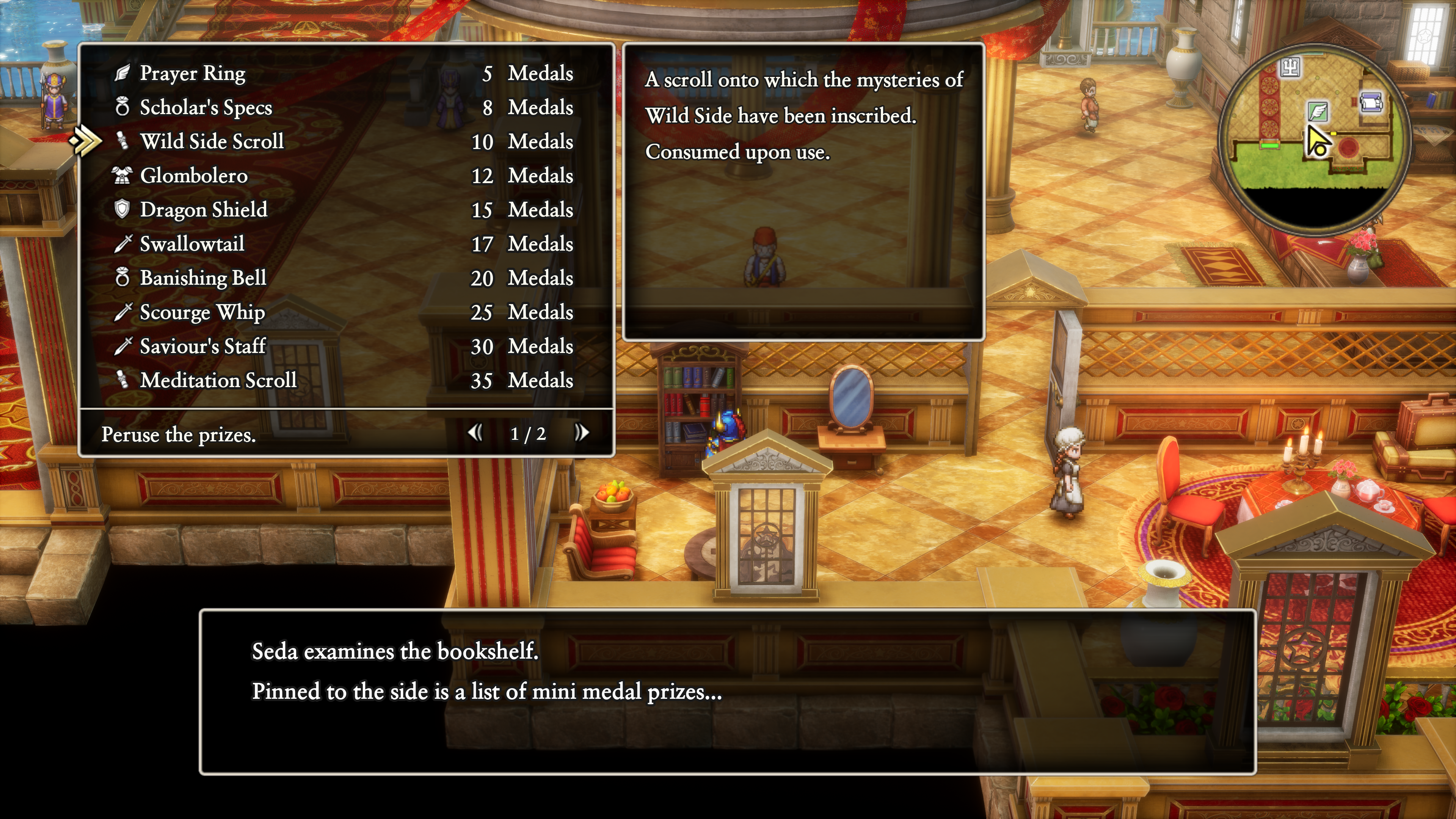Choose the Banishing Bell entry
This screenshot has width=1456, height=819.
(x=203, y=278)
